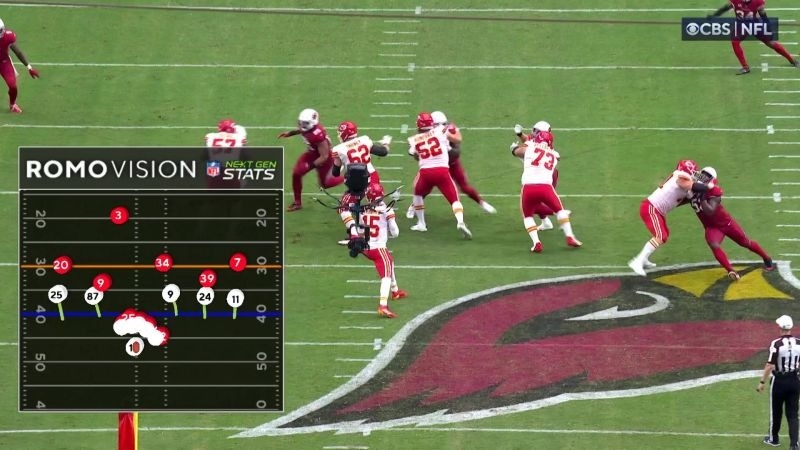Pick white marker number 25
This screenshot has height=450, width=800.
(x=58, y=294)
